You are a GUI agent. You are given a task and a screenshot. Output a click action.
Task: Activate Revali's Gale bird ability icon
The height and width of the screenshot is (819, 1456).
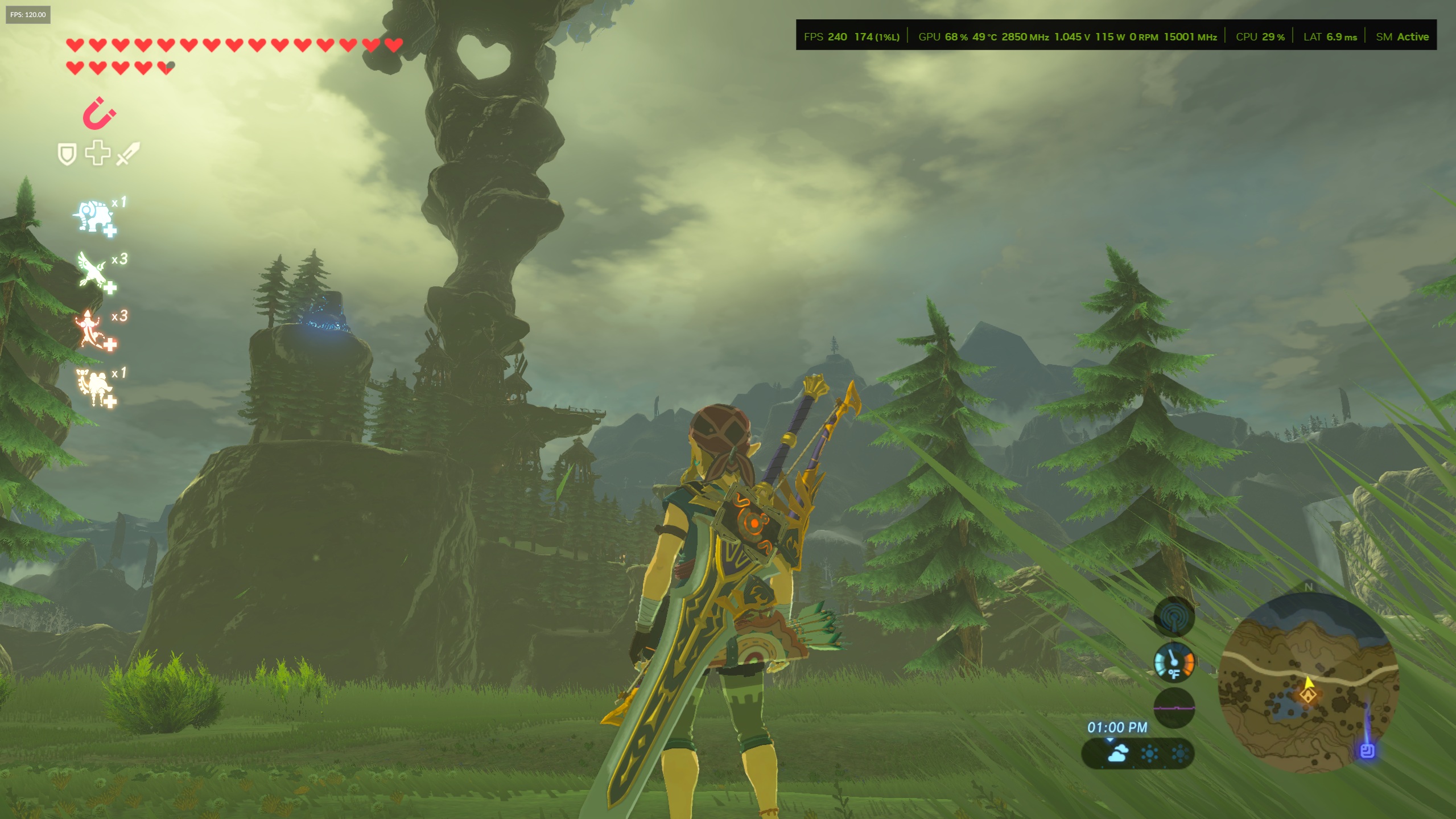click(x=94, y=271)
